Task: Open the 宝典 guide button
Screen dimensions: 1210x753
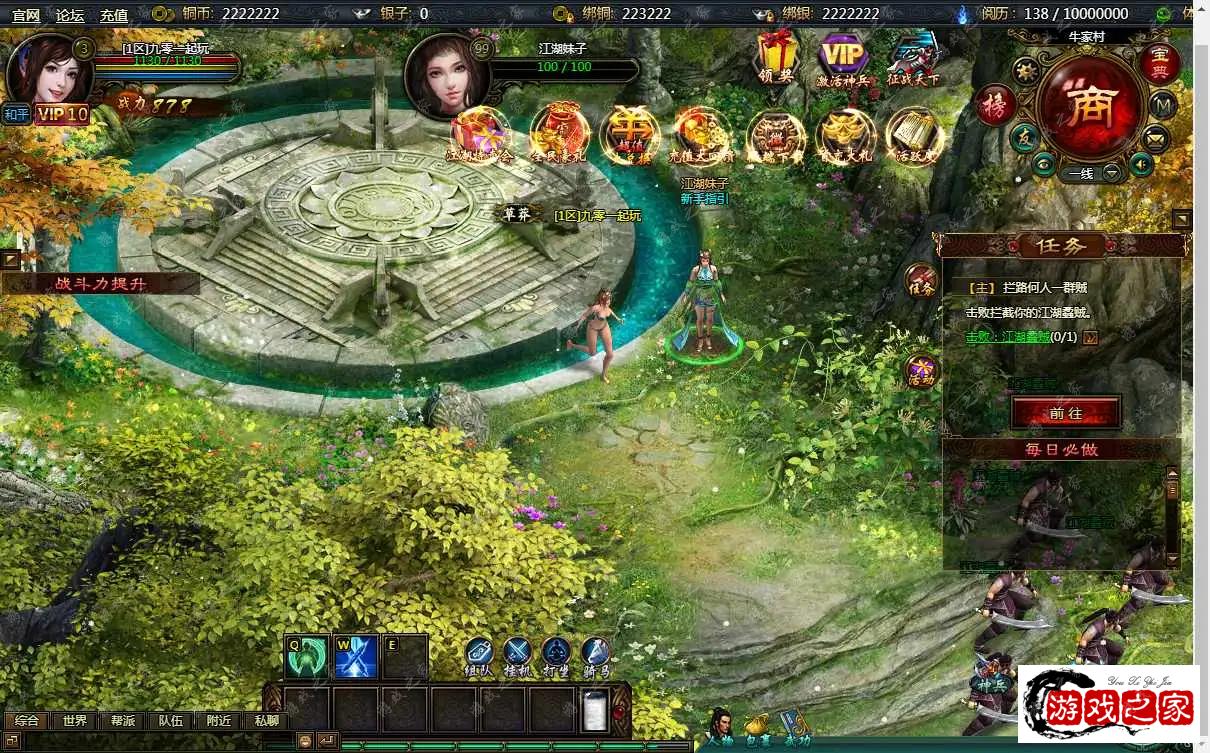Action: coord(1160,64)
